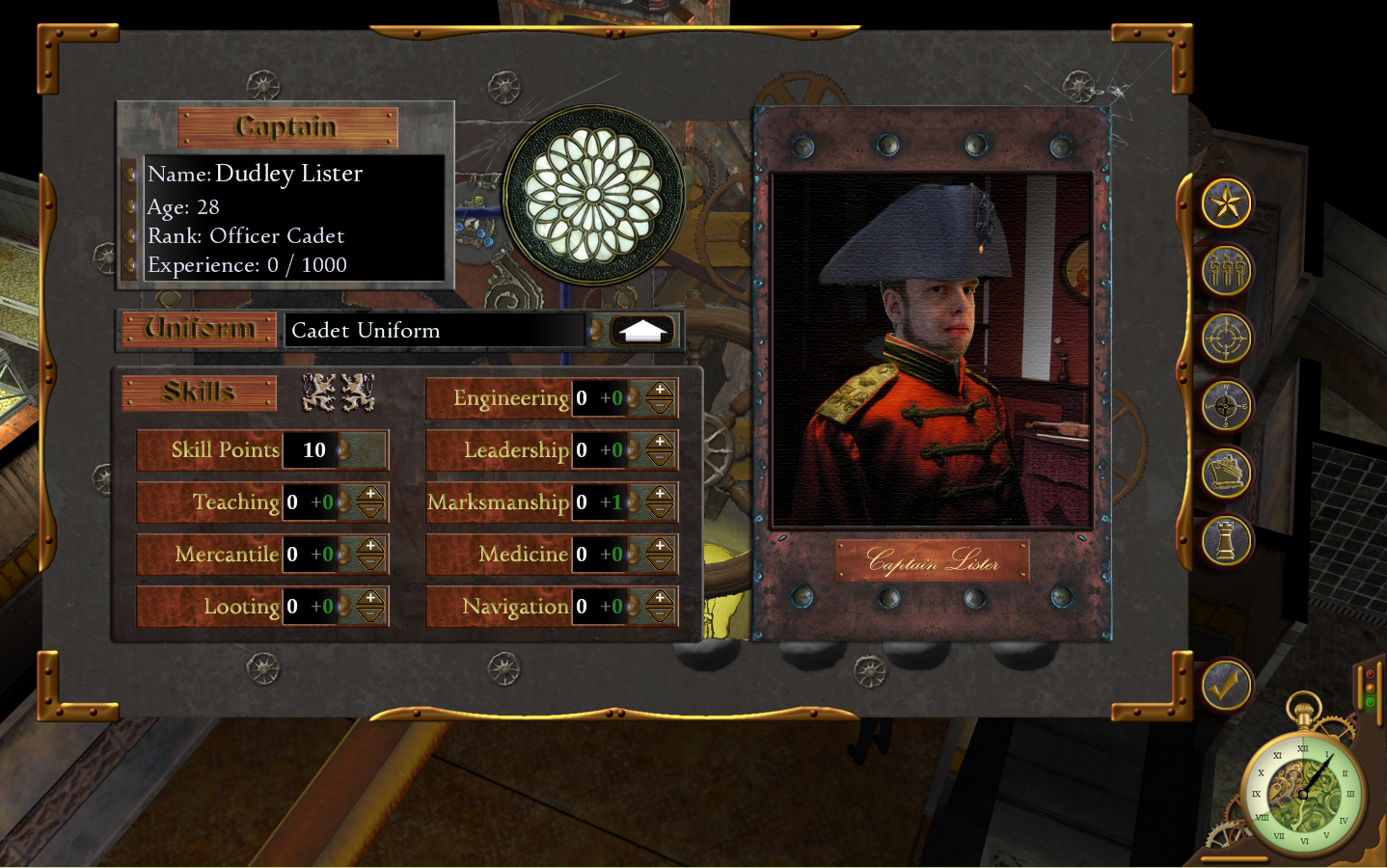This screenshot has width=1387, height=868.
Task: Open the crosshair target tab
Action: click(1226, 339)
